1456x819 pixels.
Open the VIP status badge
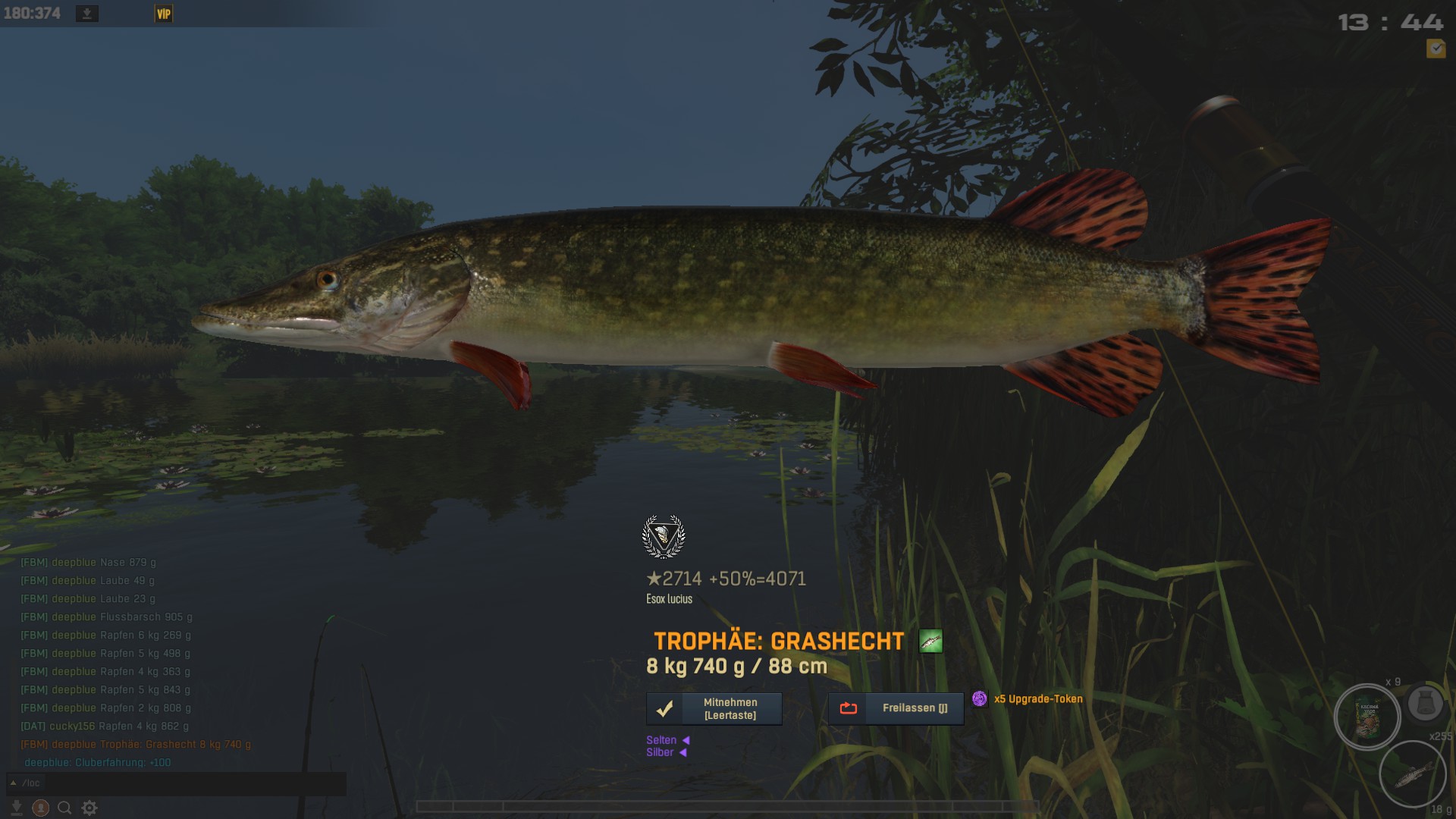click(x=164, y=14)
